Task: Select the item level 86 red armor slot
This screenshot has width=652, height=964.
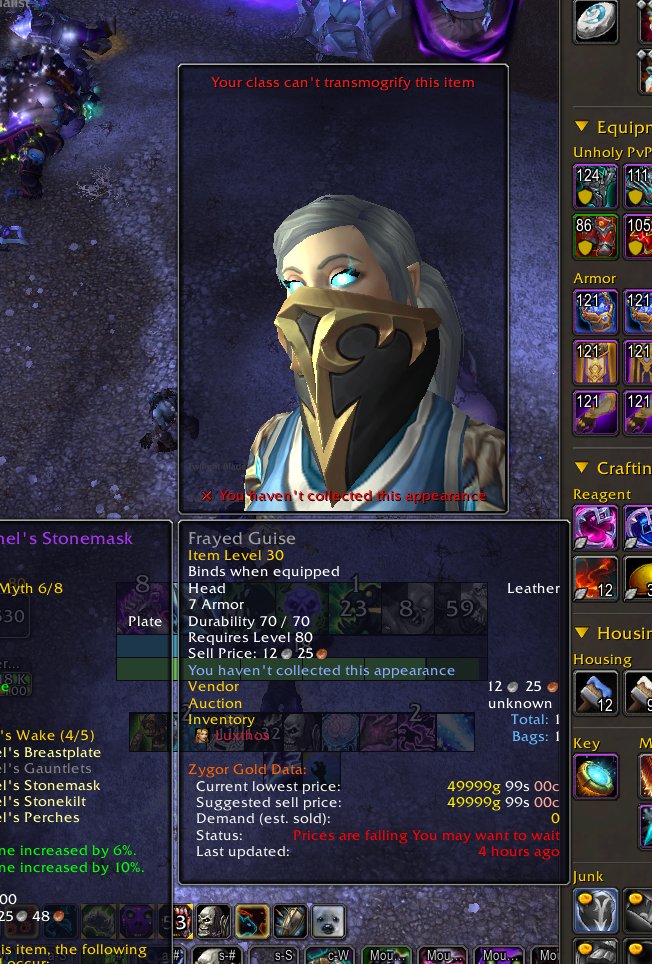Action: (x=594, y=235)
